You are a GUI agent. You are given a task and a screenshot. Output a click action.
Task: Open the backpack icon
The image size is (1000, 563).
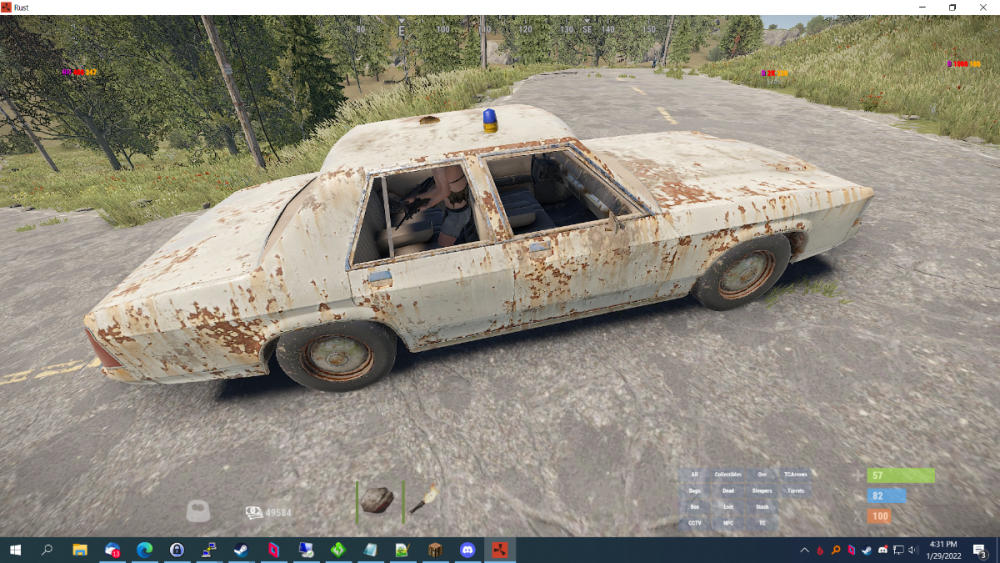200,511
